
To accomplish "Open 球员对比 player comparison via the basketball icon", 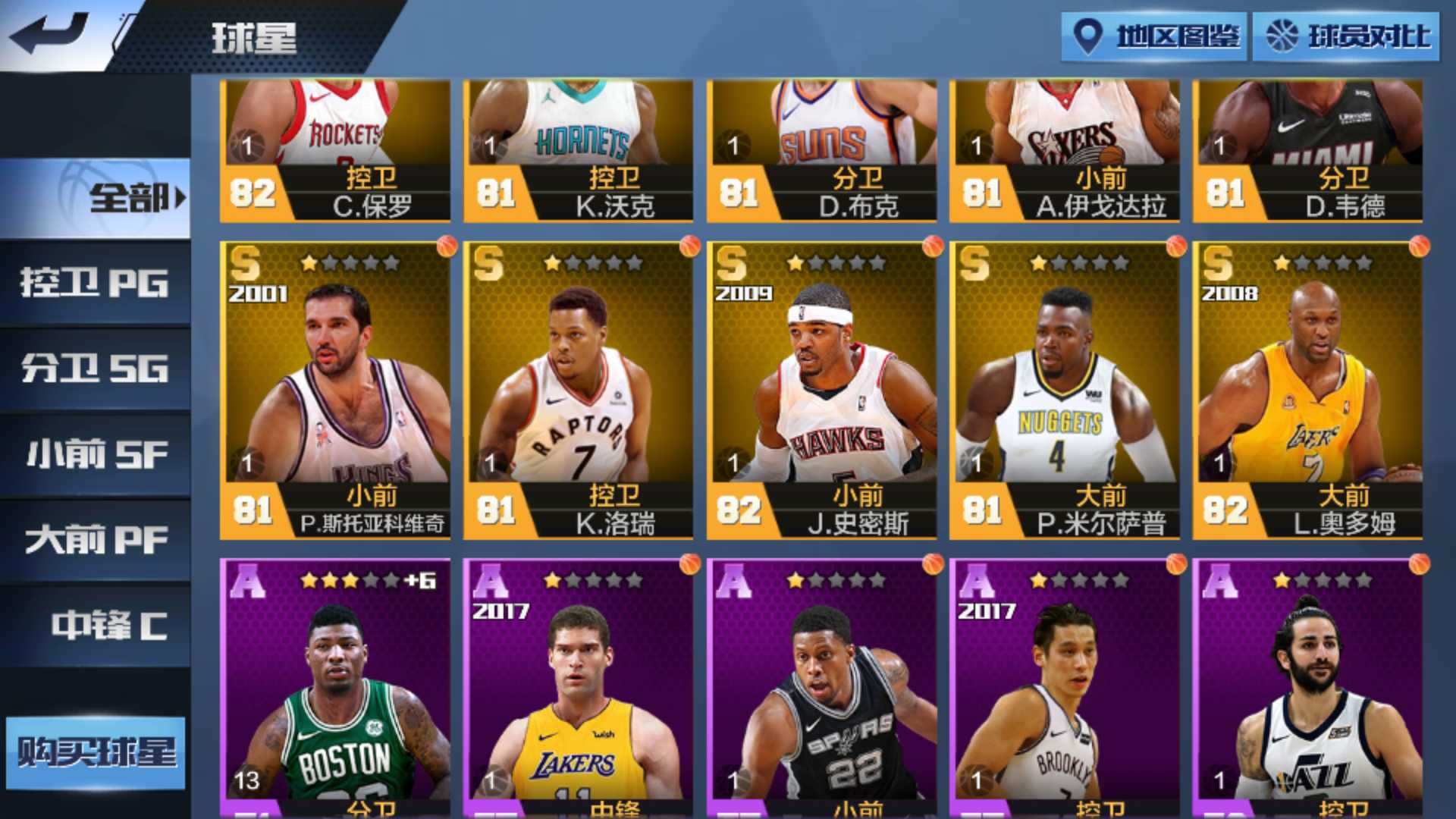I will coord(1346,34).
